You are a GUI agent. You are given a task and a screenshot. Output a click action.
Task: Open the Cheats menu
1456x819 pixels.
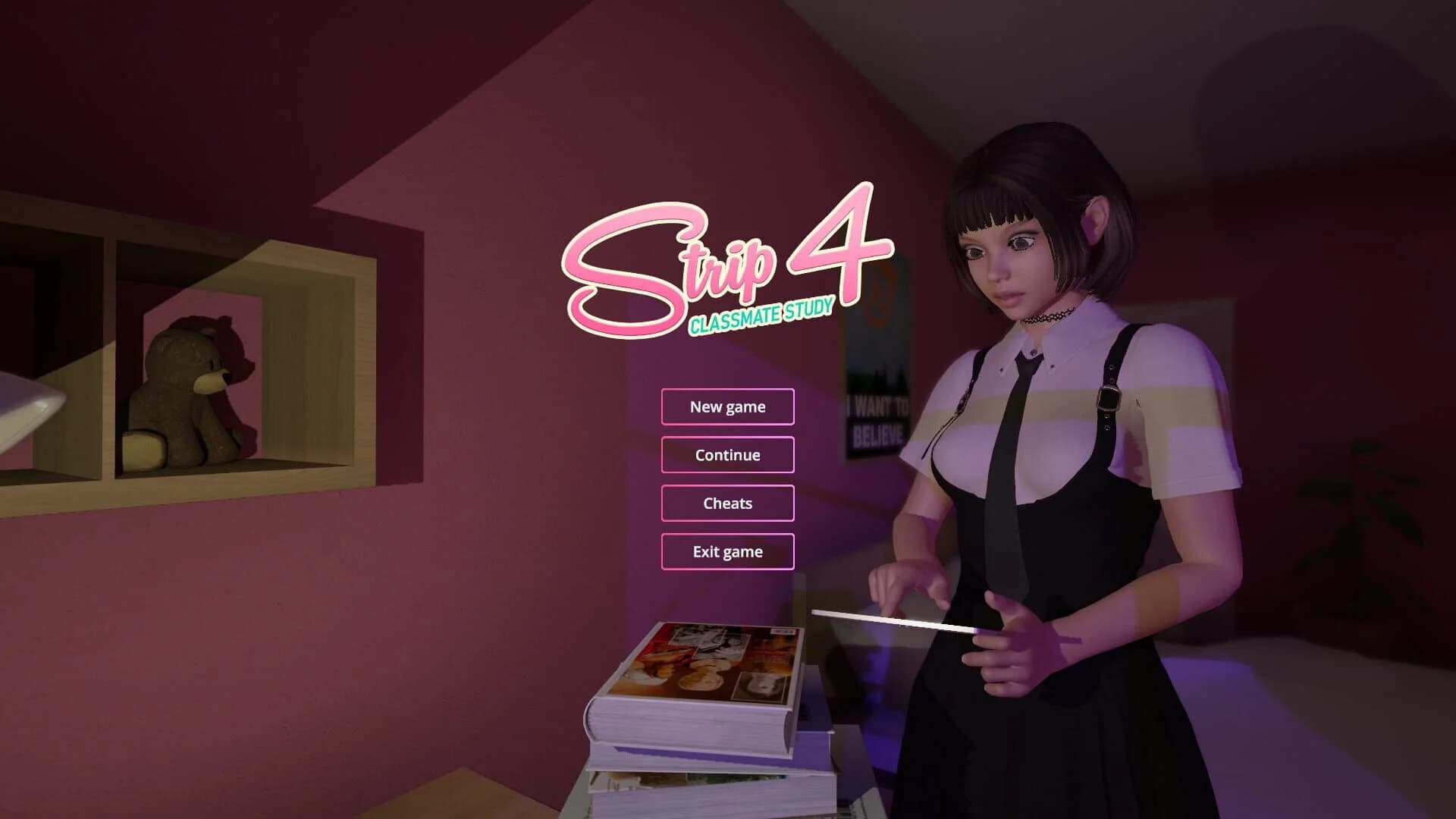point(726,503)
